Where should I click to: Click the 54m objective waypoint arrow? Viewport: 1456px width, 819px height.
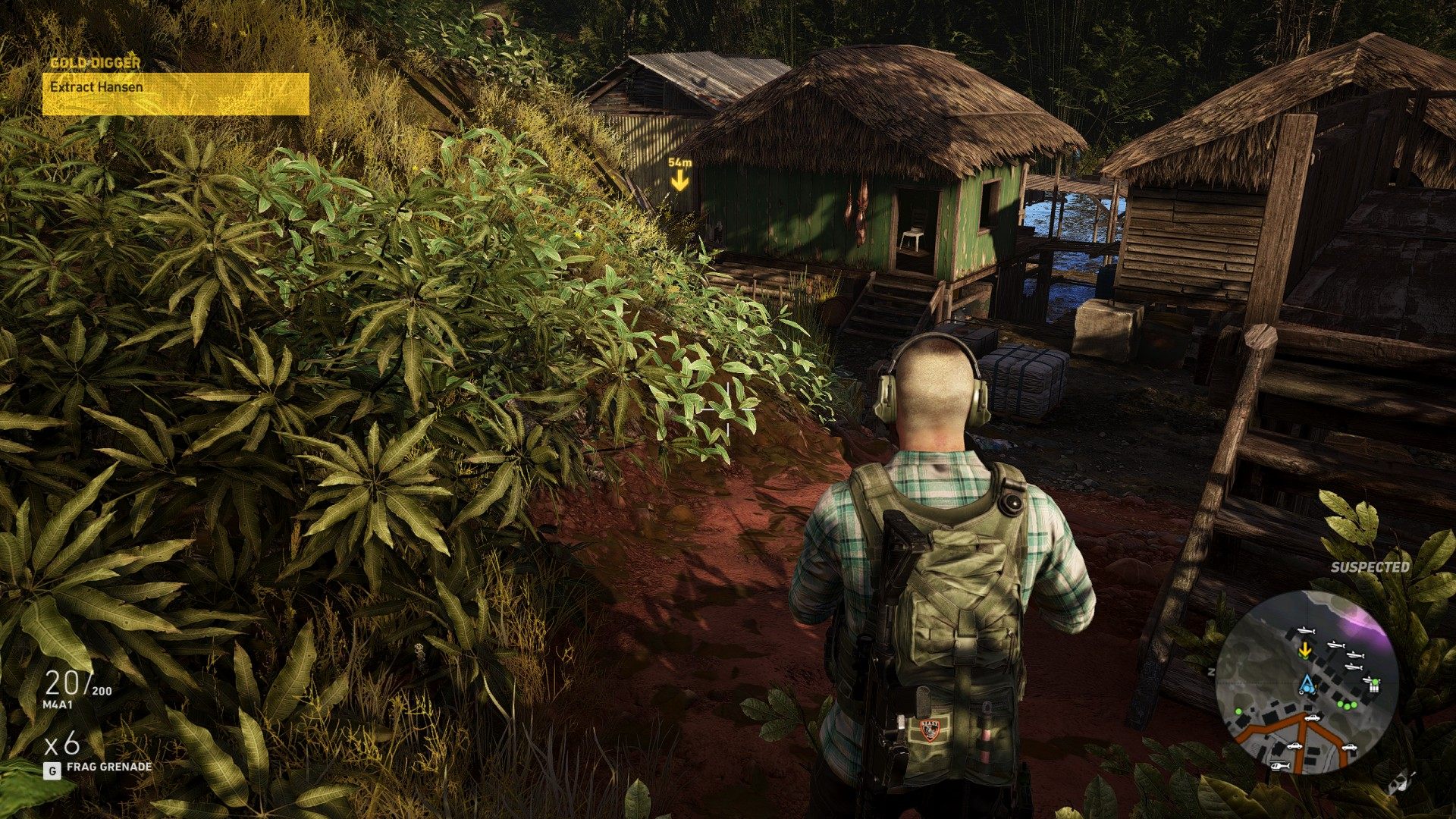click(x=679, y=180)
